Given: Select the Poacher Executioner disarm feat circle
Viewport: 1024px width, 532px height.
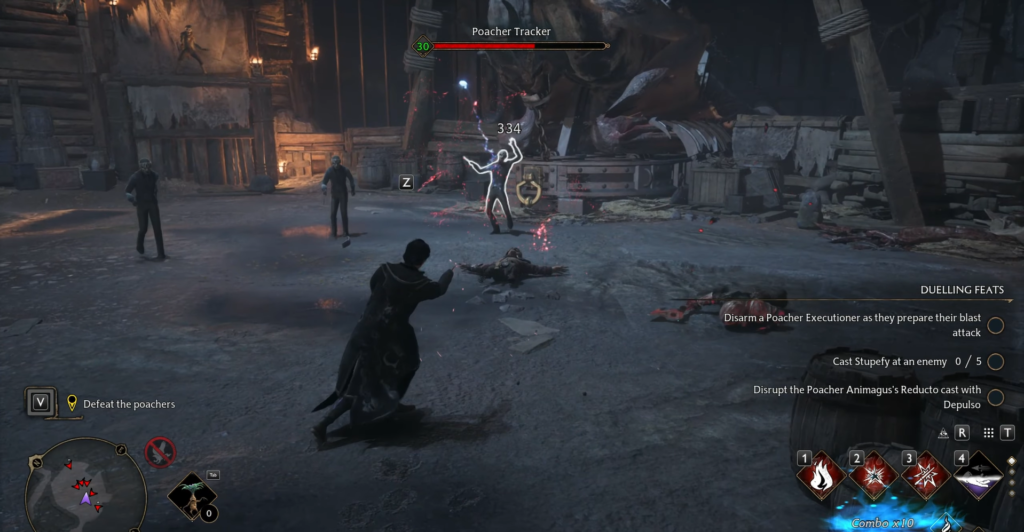Looking at the screenshot, I should (x=996, y=325).
